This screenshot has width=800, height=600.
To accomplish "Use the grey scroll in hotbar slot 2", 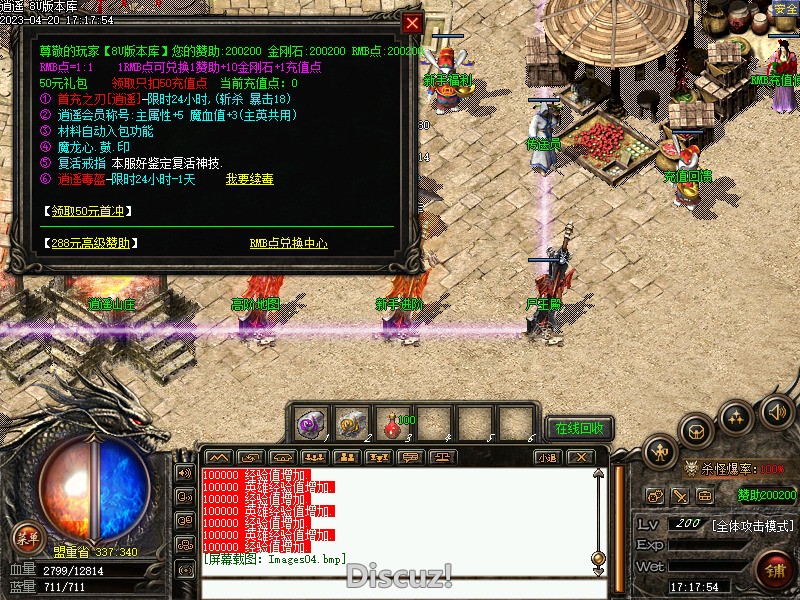I will (x=352, y=424).
